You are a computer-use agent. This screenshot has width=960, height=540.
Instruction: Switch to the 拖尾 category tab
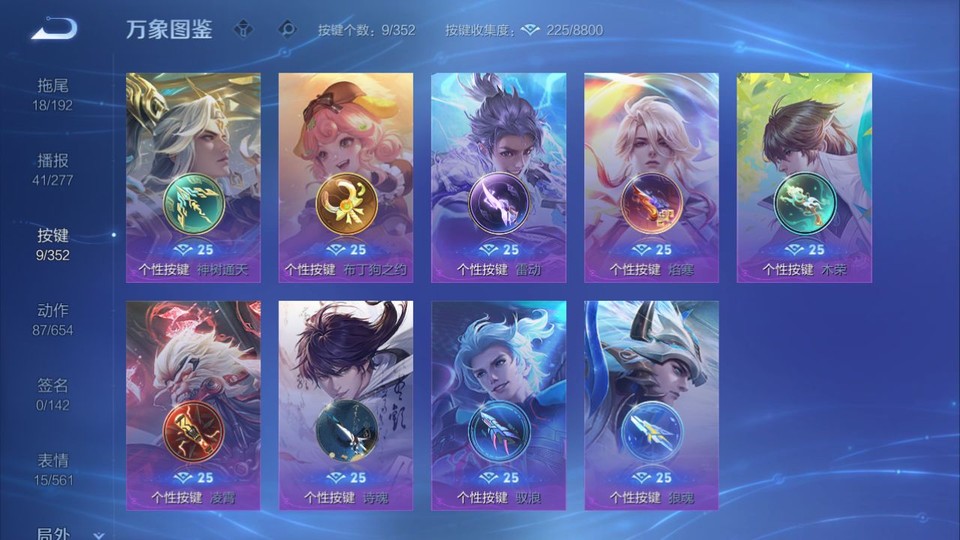coord(53,94)
